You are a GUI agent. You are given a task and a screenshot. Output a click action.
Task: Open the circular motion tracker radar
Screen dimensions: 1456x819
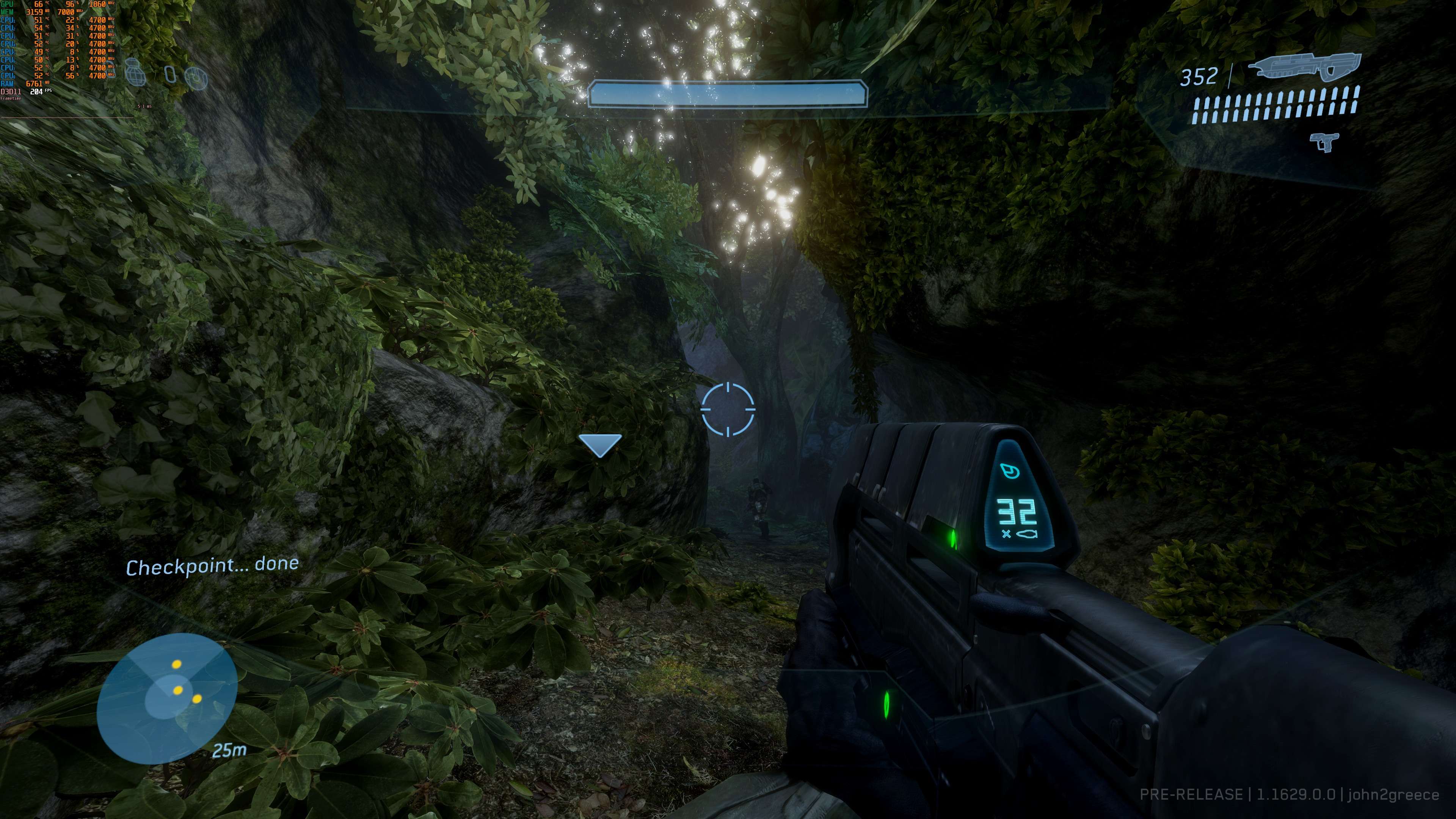167,698
